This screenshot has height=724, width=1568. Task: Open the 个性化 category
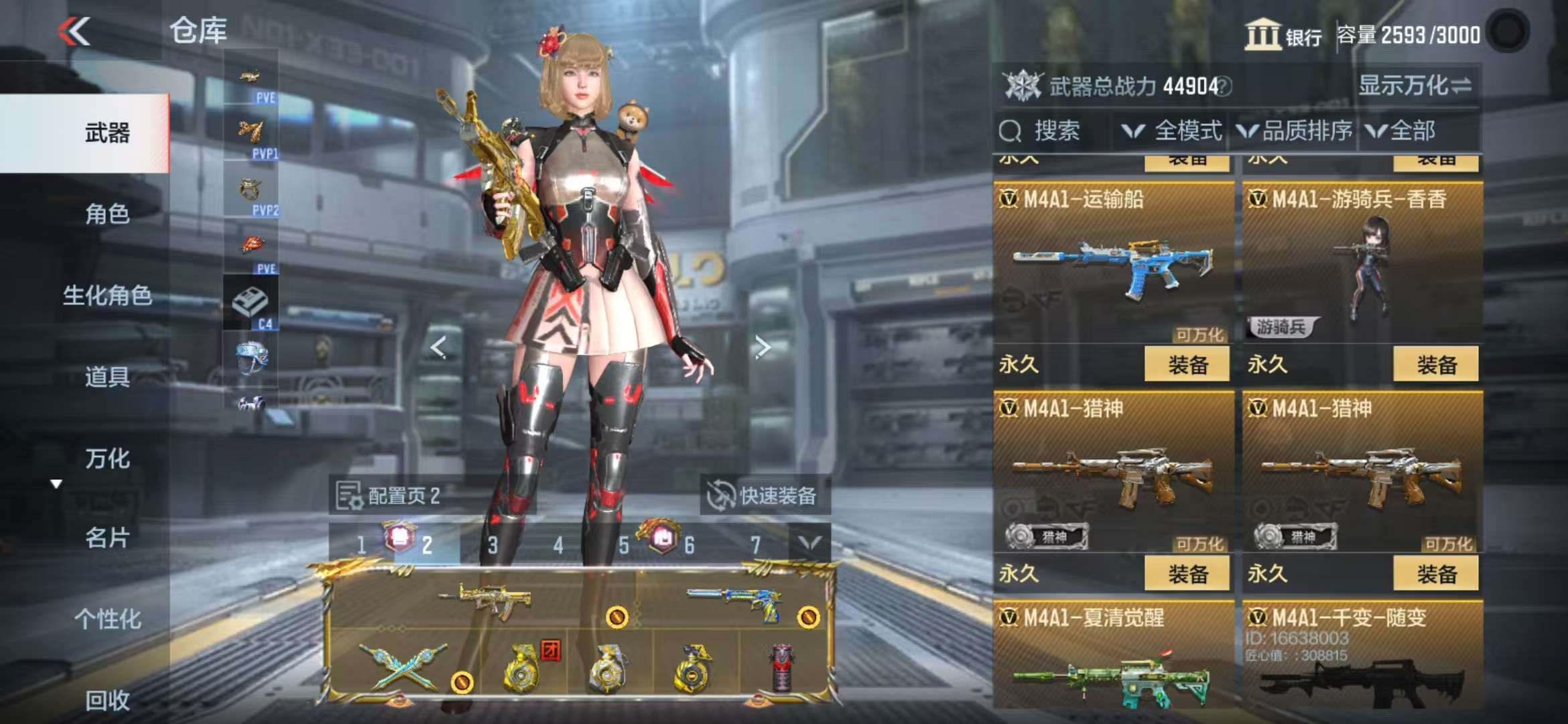pyautogui.click(x=107, y=619)
